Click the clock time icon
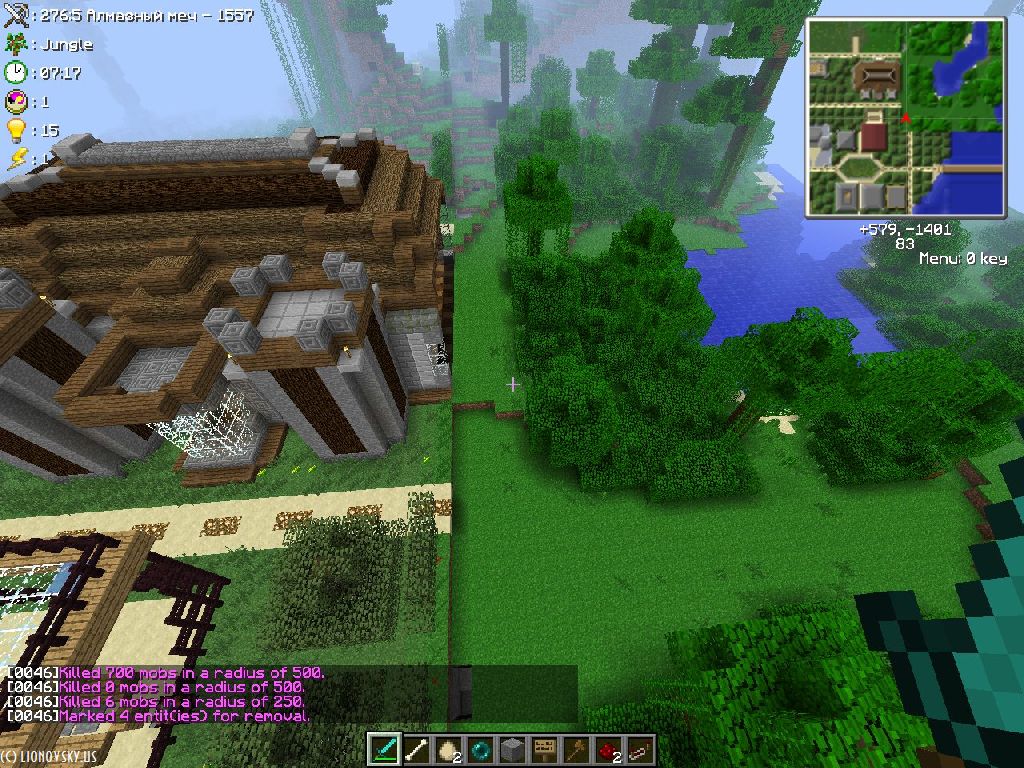The image size is (1024, 768). pos(15,72)
